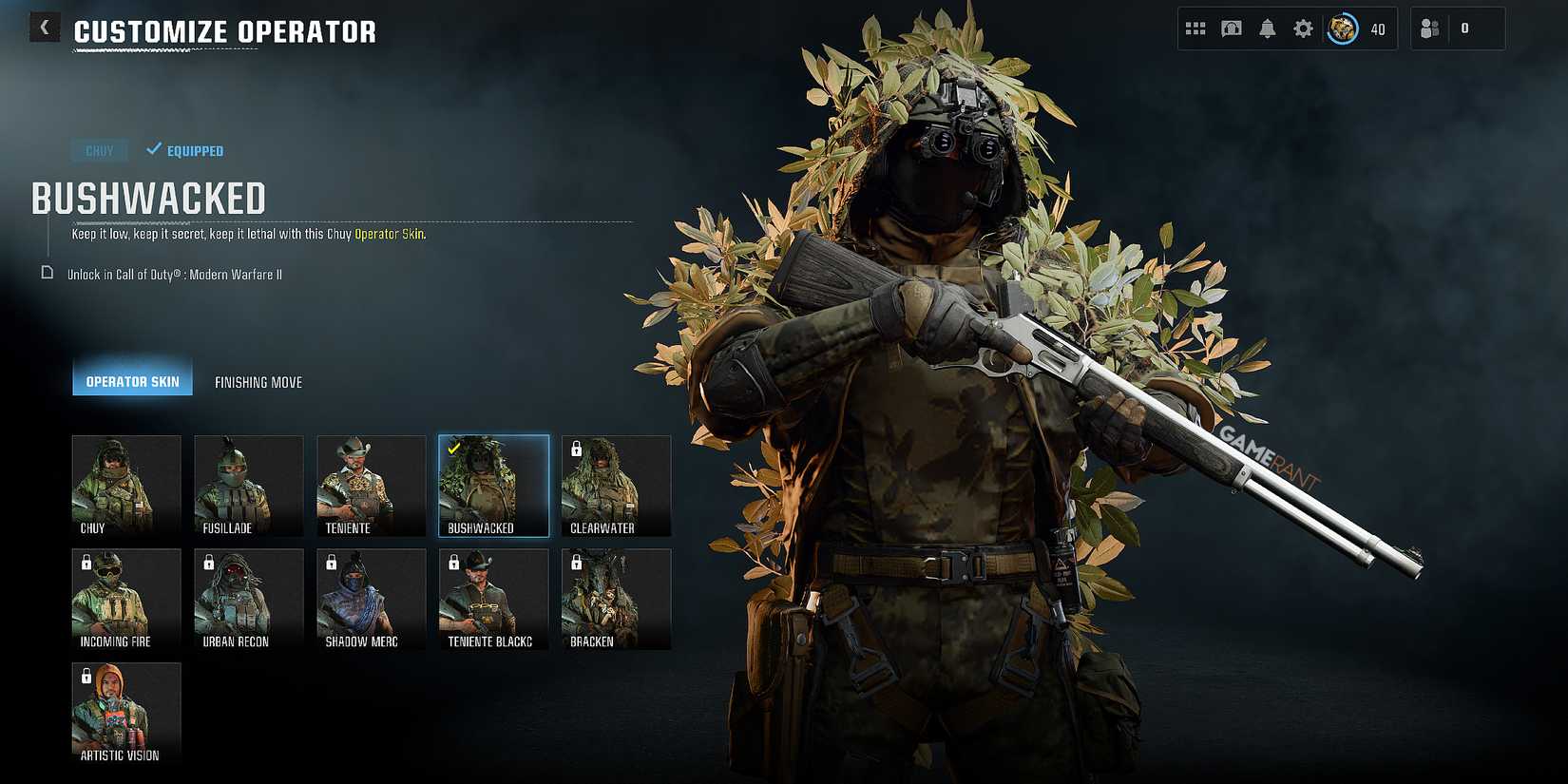The image size is (1568, 784).
Task: Open the main menu grid icon
Action: [x=1195, y=27]
